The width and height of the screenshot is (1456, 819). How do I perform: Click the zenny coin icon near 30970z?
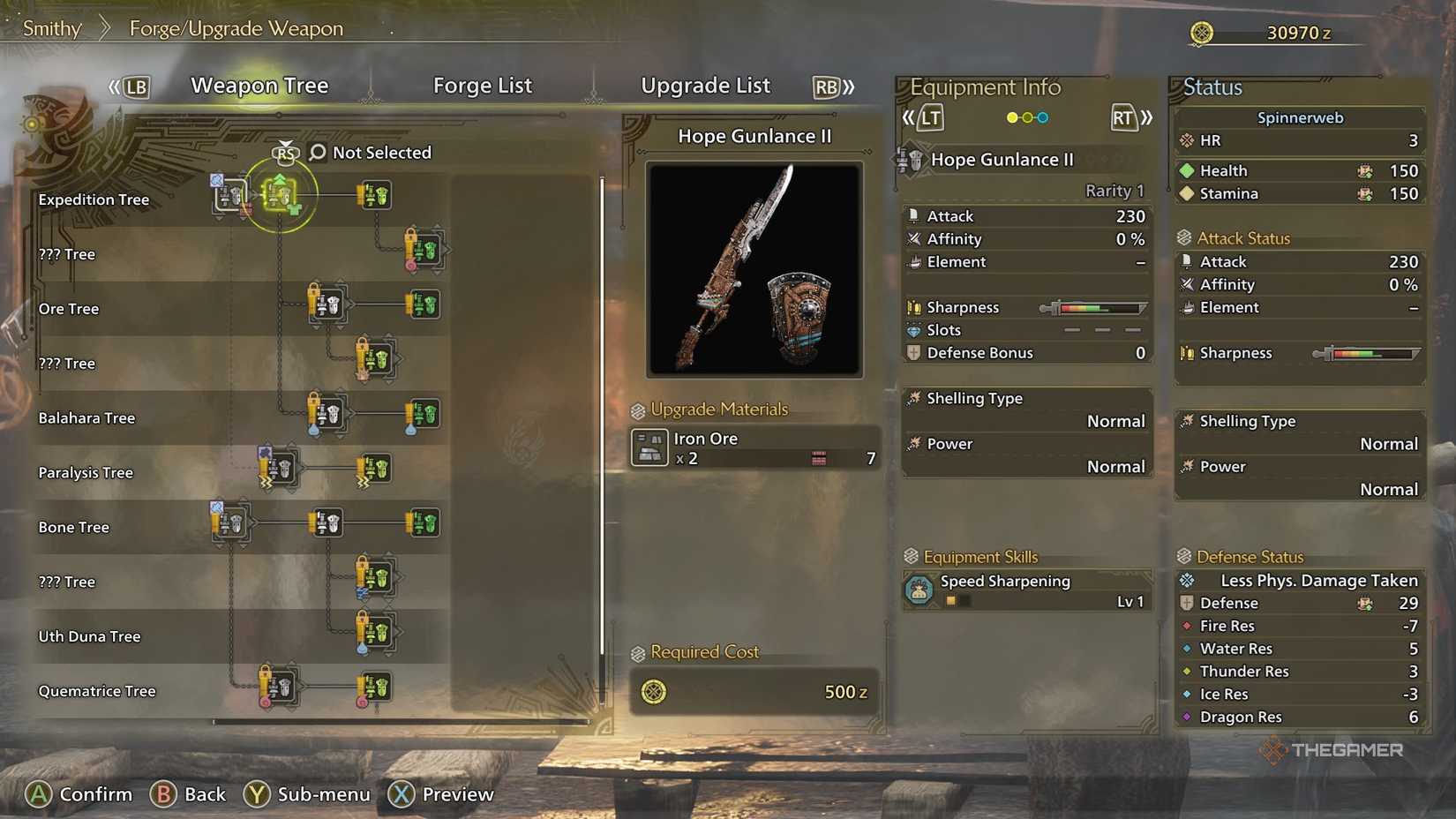[x=1202, y=31]
